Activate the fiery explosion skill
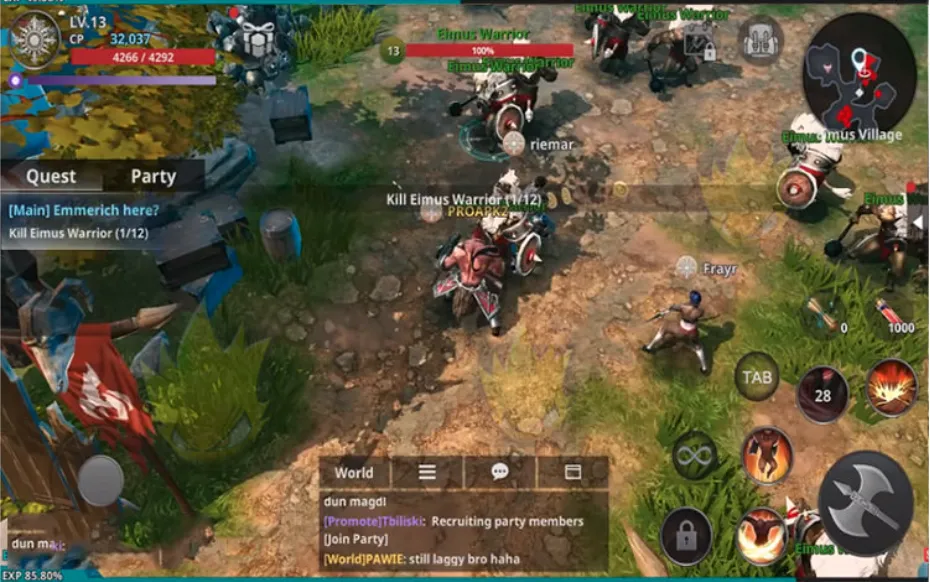Viewport: 930px width, 582px height. tap(891, 387)
